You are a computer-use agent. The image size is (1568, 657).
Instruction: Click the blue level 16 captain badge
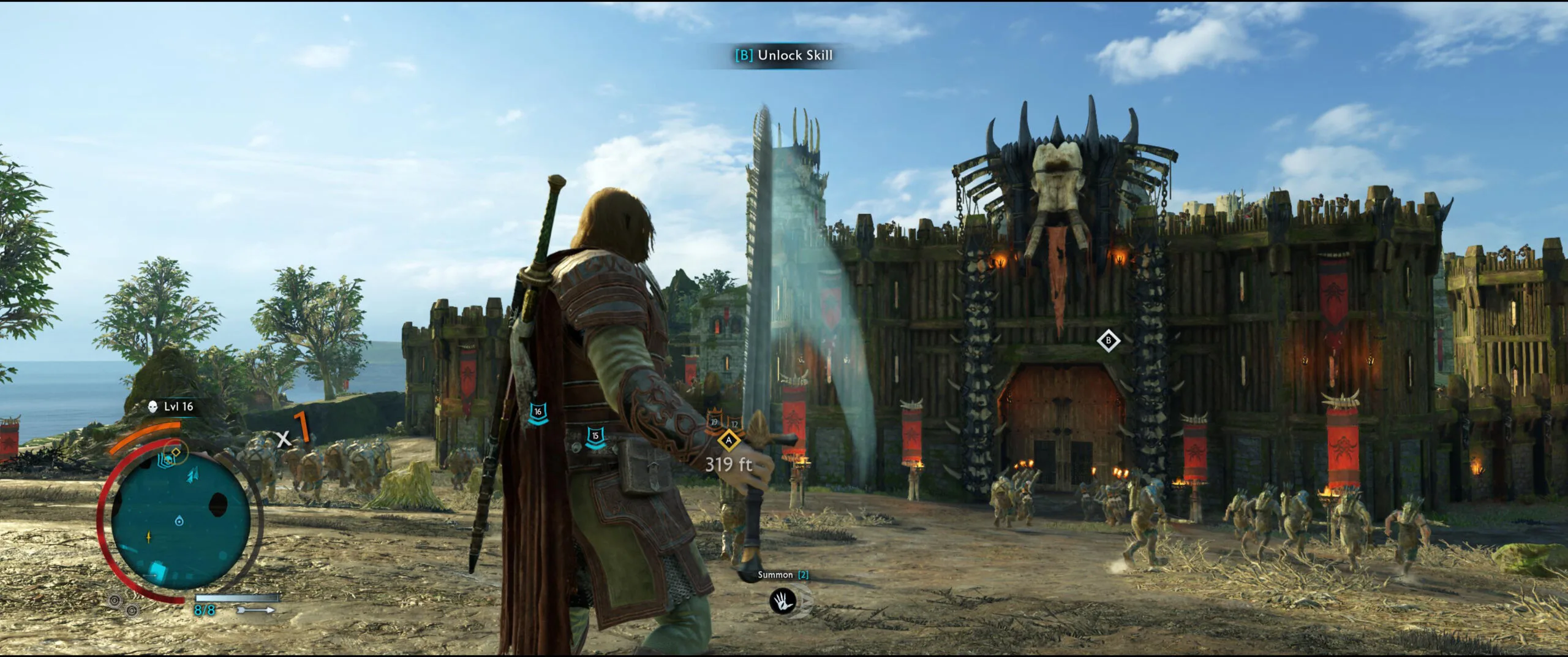click(538, 412)
